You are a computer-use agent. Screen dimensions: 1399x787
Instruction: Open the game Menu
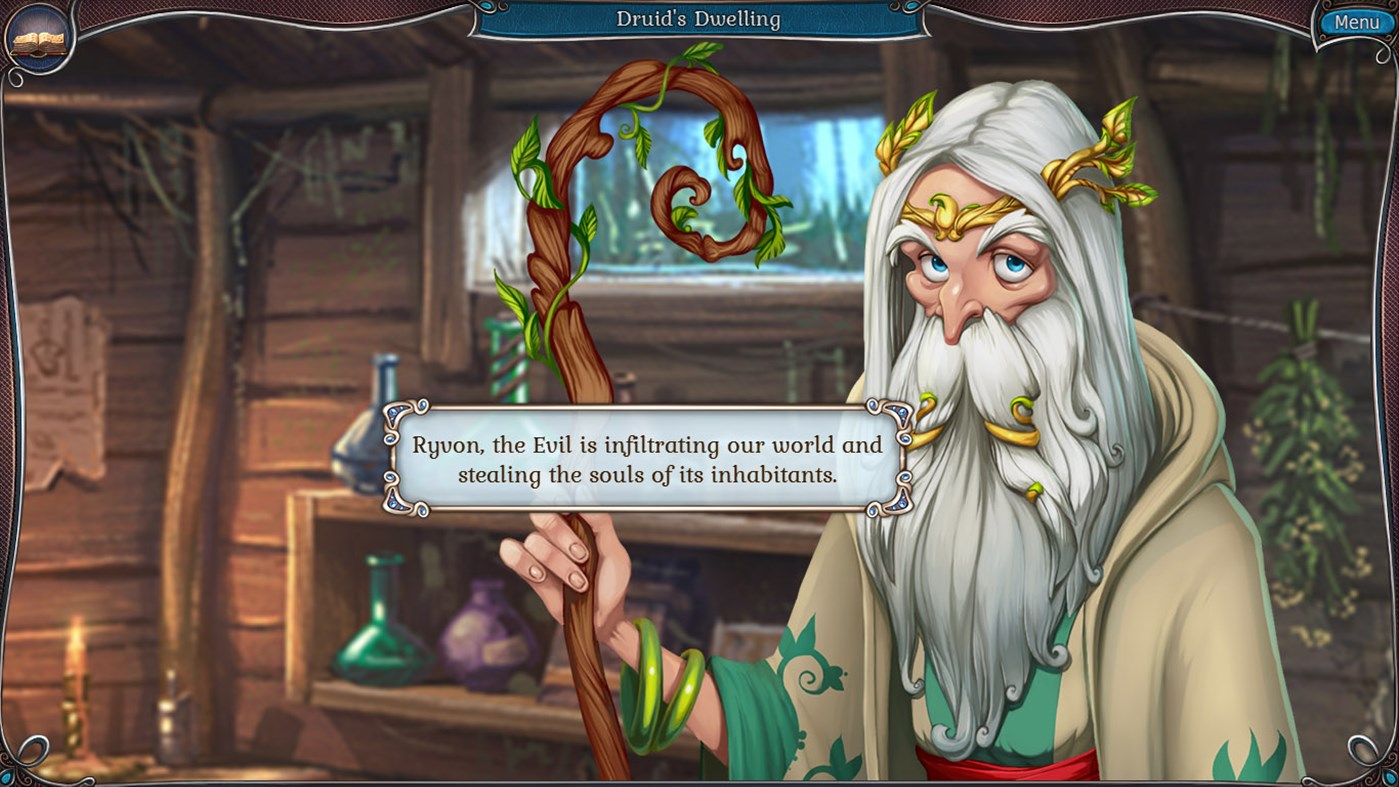[x=1357, y=20]
